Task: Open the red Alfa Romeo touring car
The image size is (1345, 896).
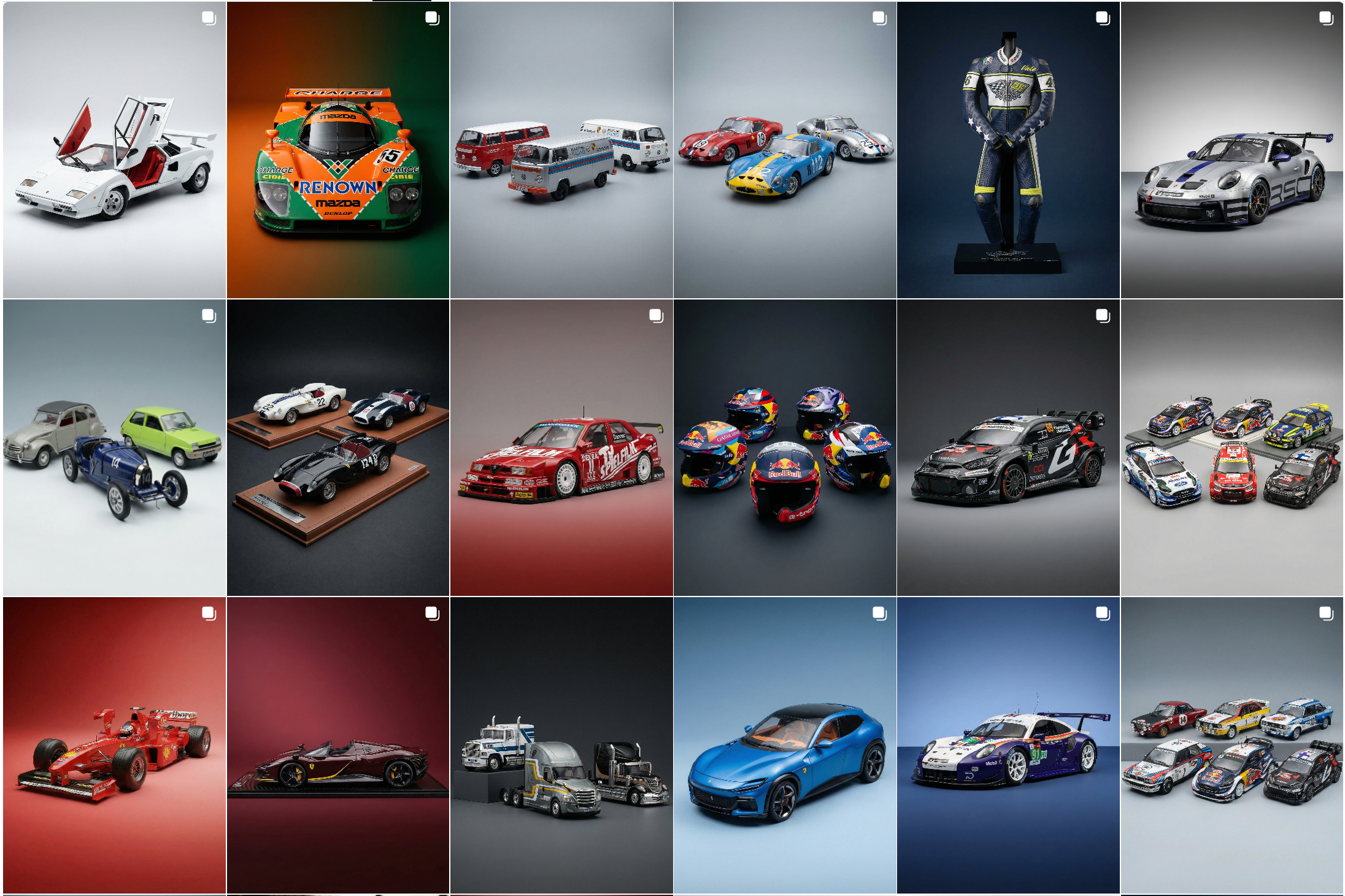Action: pyautogui.click(x=561, y=448)
